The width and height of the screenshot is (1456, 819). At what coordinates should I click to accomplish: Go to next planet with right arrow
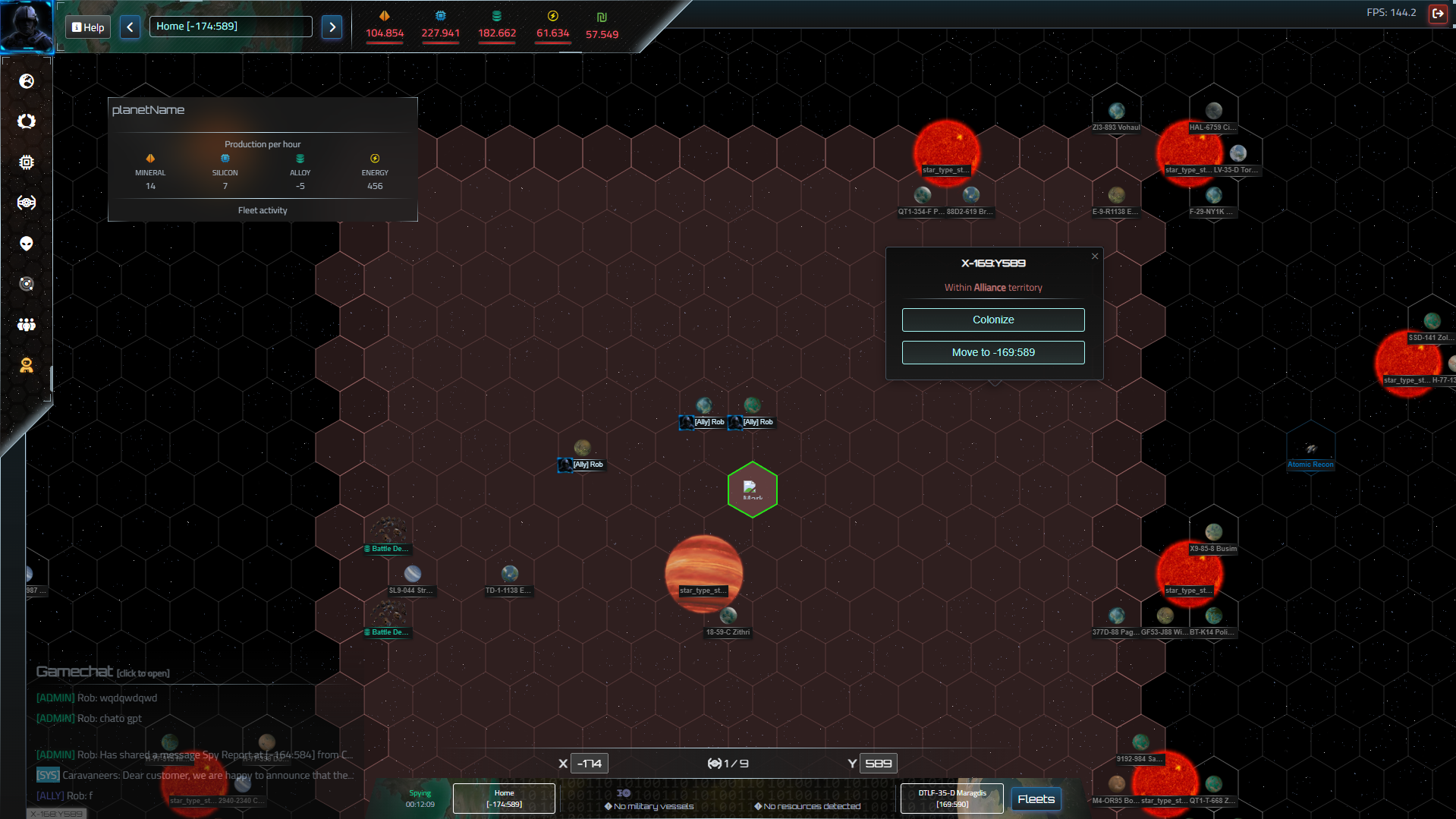click(332, 27)
